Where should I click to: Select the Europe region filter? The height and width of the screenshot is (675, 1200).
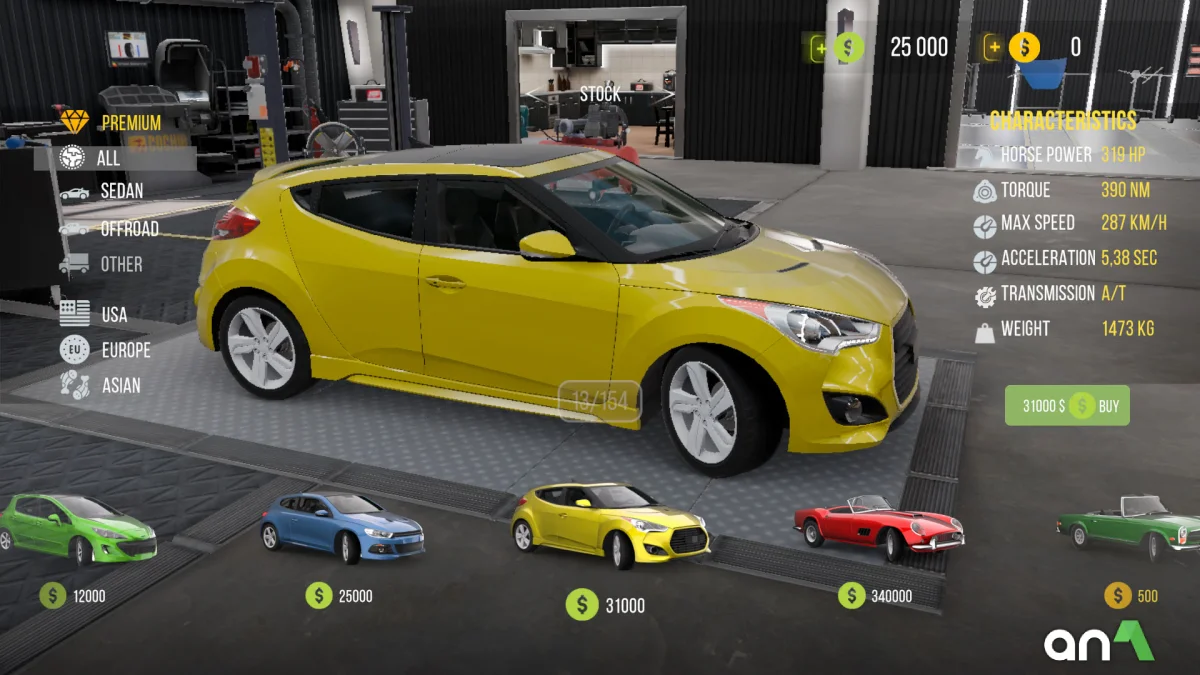point(125,350)
